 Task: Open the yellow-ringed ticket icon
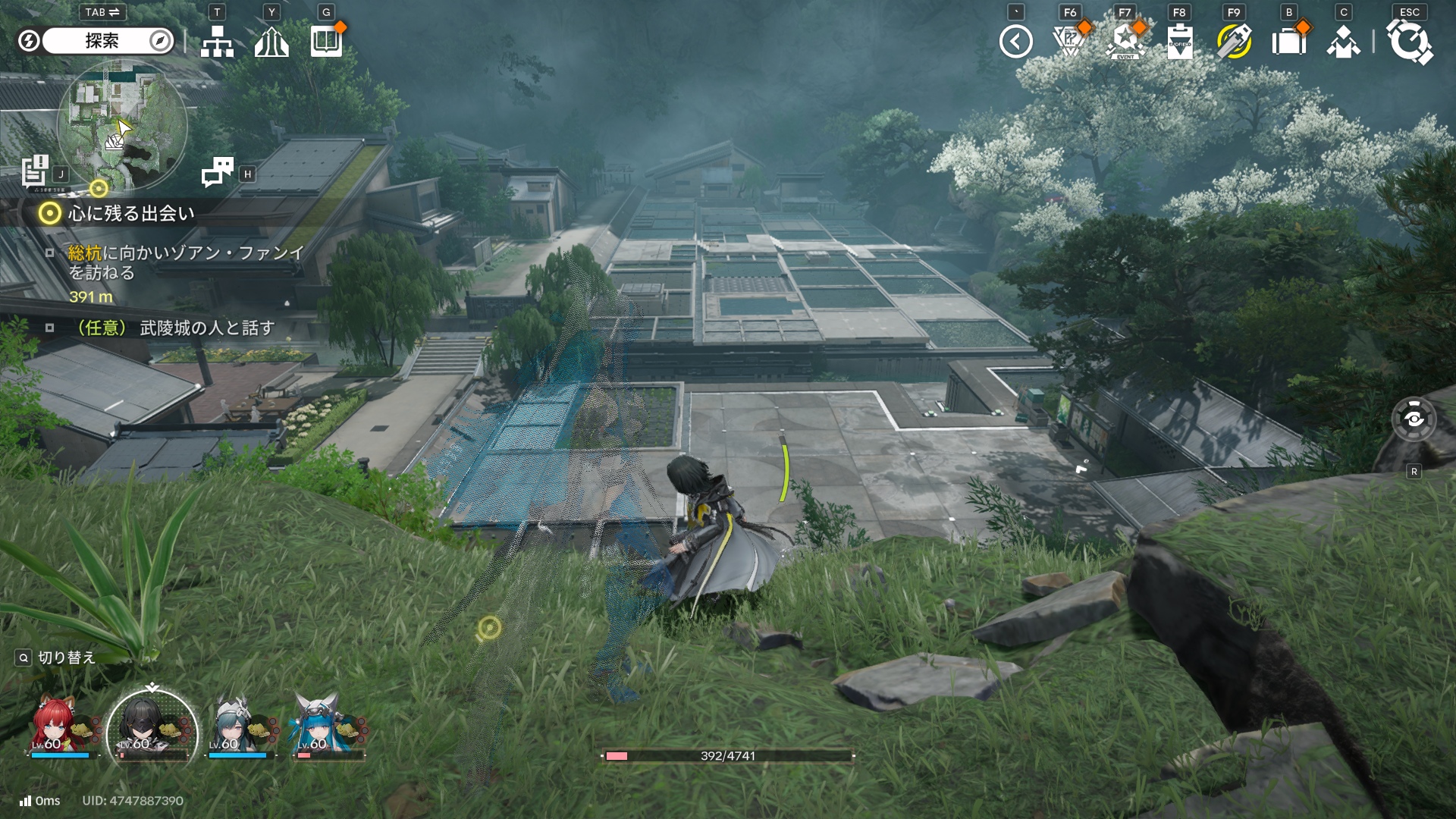(x=1234, y=42)
